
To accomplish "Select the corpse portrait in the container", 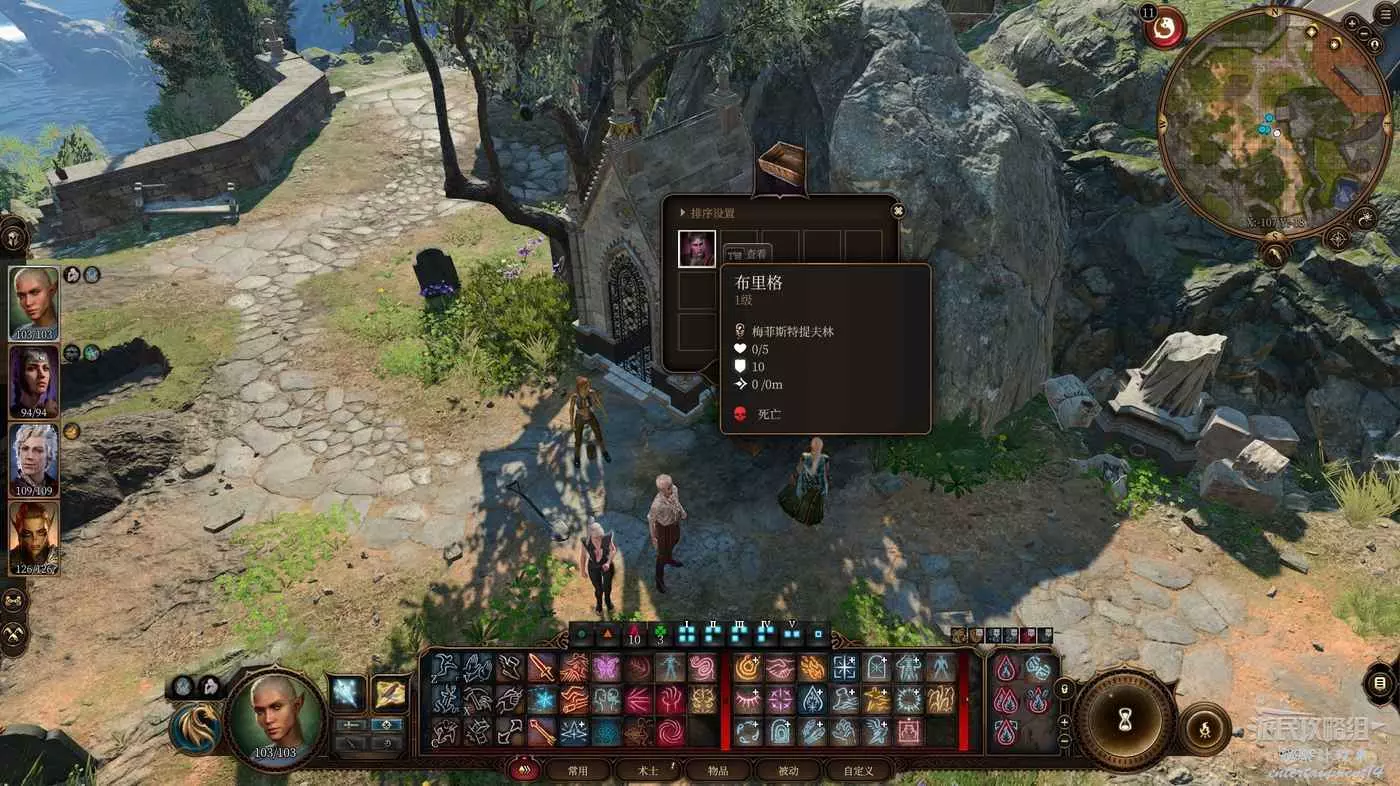I will 697,249.
